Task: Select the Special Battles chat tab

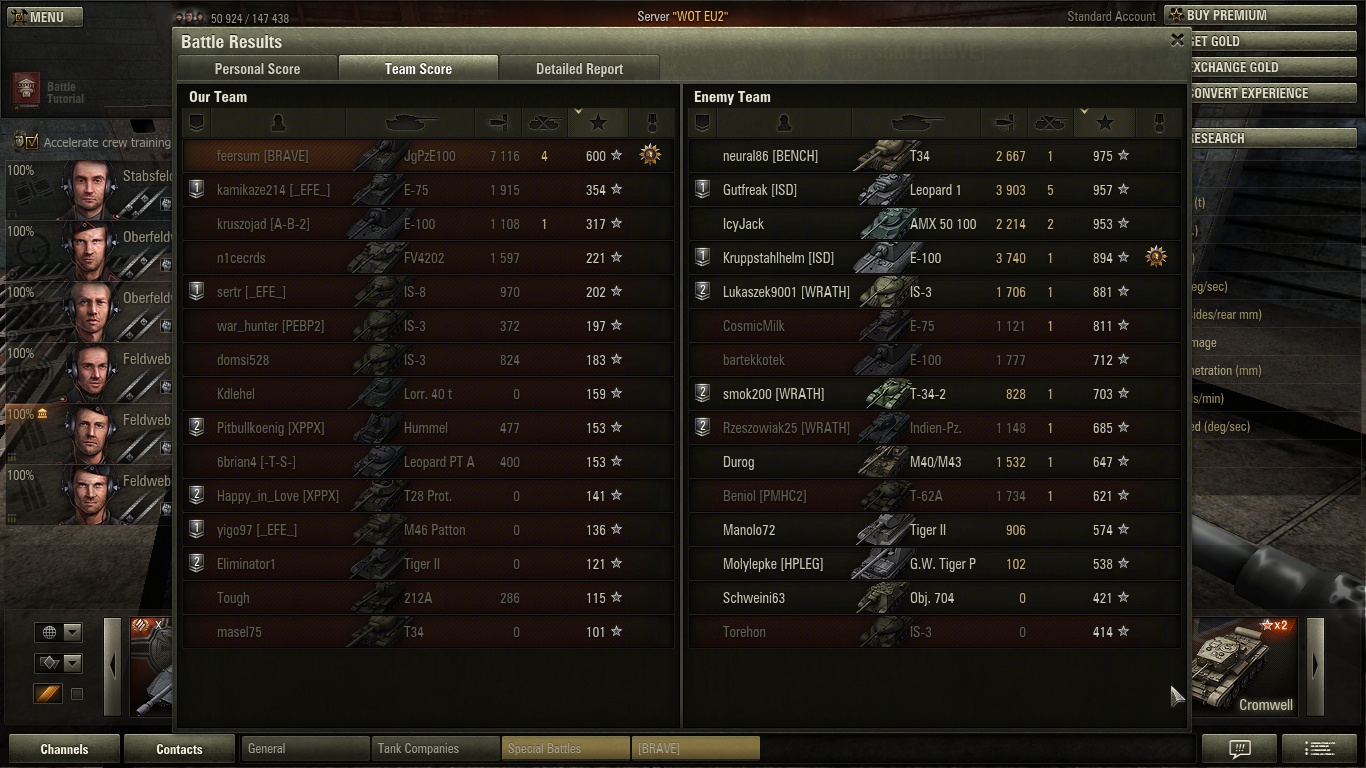Action: [565, 748]
